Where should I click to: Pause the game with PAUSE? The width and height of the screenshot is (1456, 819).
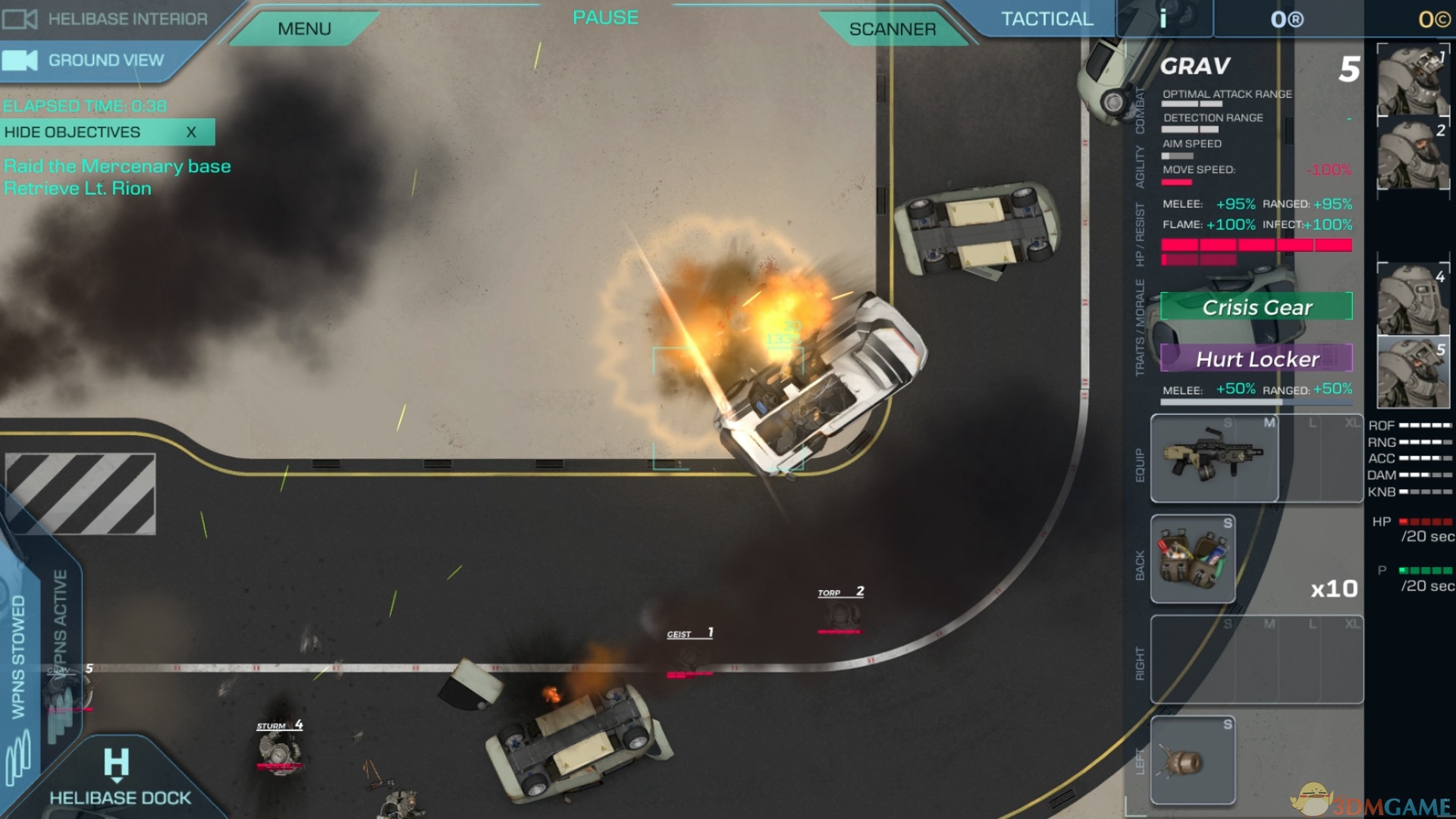pyautogui.click(x=605, y=17)
